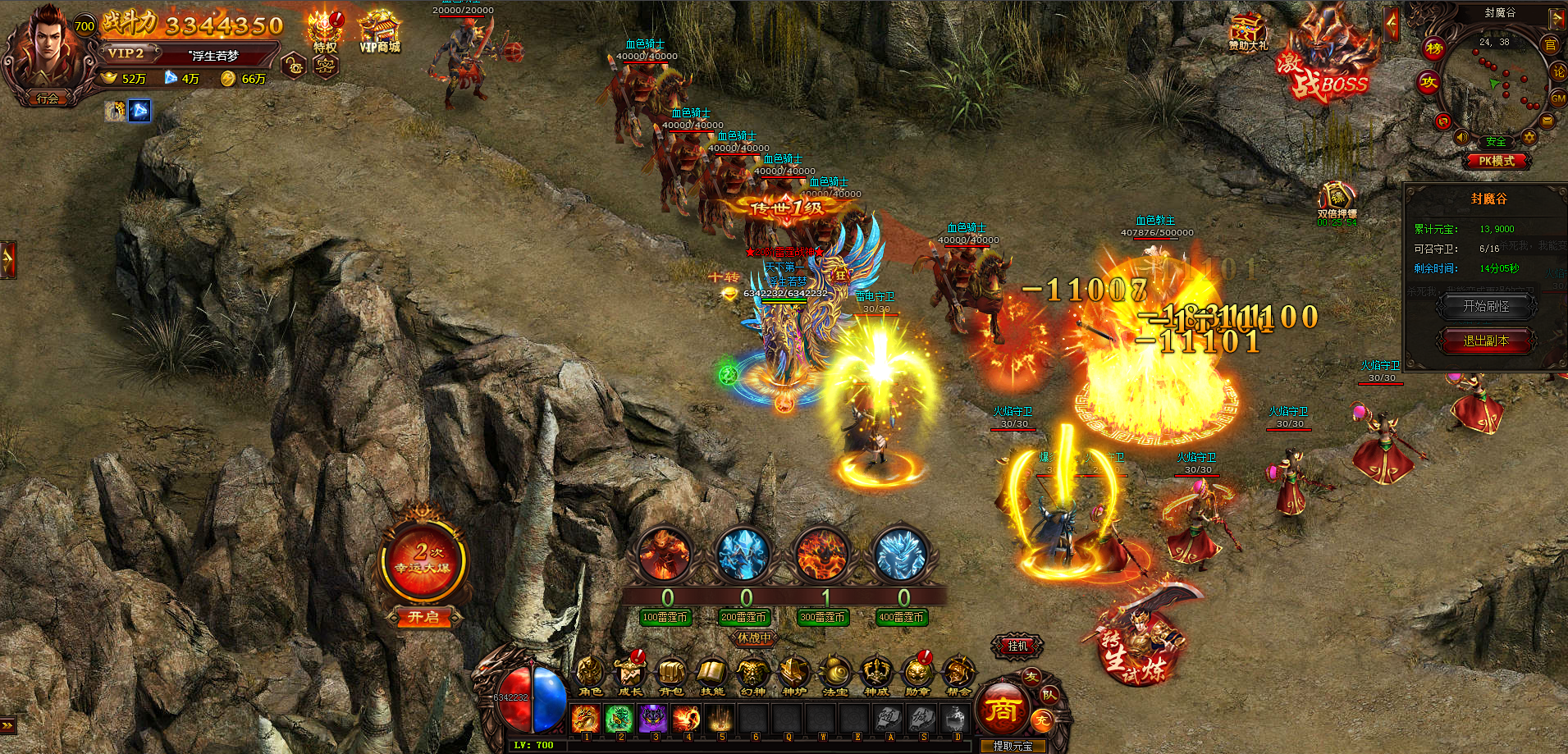Open the VIP商城 store
The image size is (1568, 754).
(379, 33)
